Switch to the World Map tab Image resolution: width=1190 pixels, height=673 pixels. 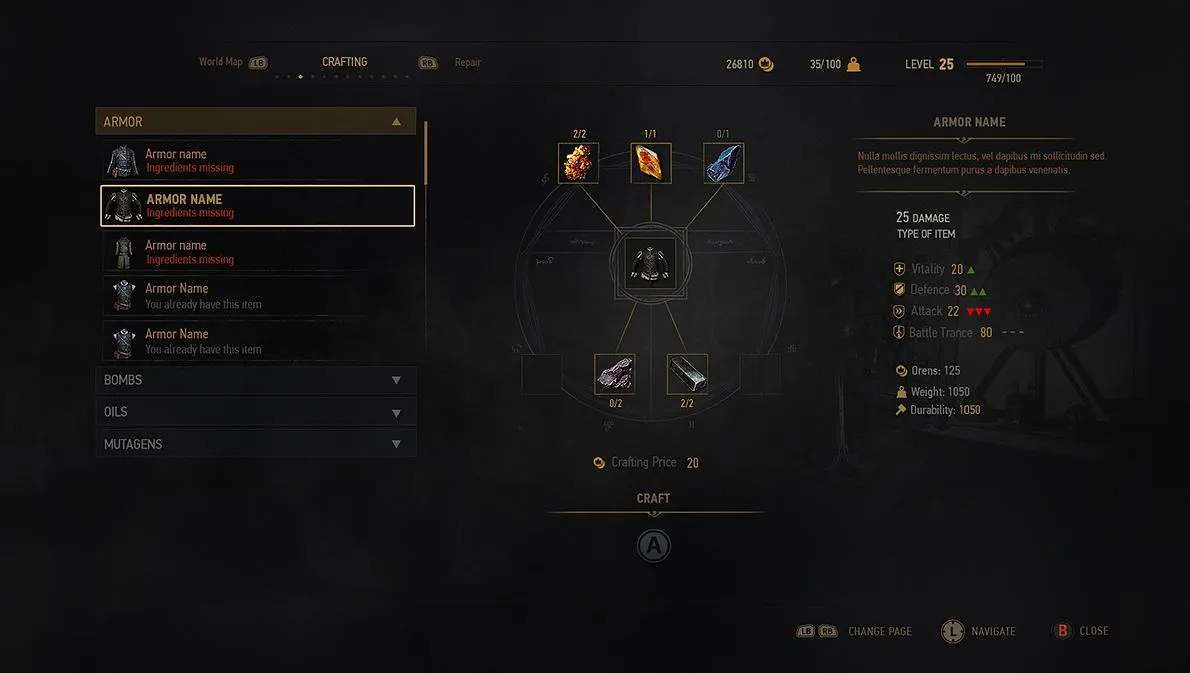[221, 62]
